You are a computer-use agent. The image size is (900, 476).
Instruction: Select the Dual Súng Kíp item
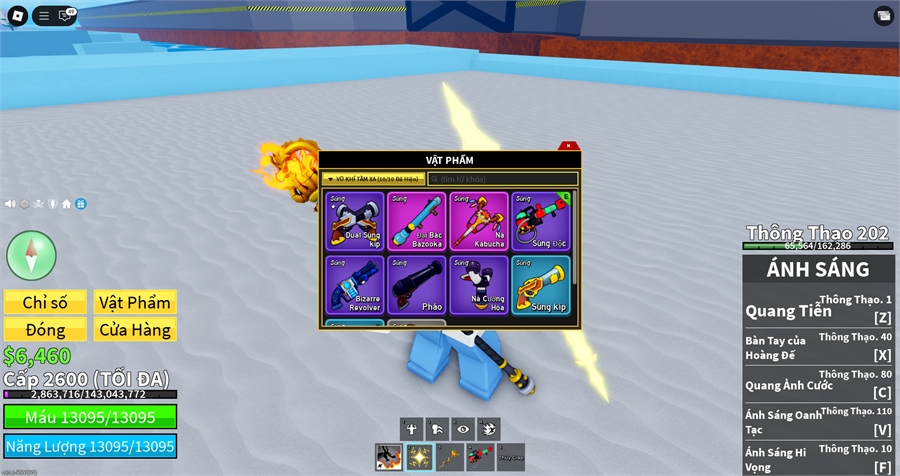(355, 221)
